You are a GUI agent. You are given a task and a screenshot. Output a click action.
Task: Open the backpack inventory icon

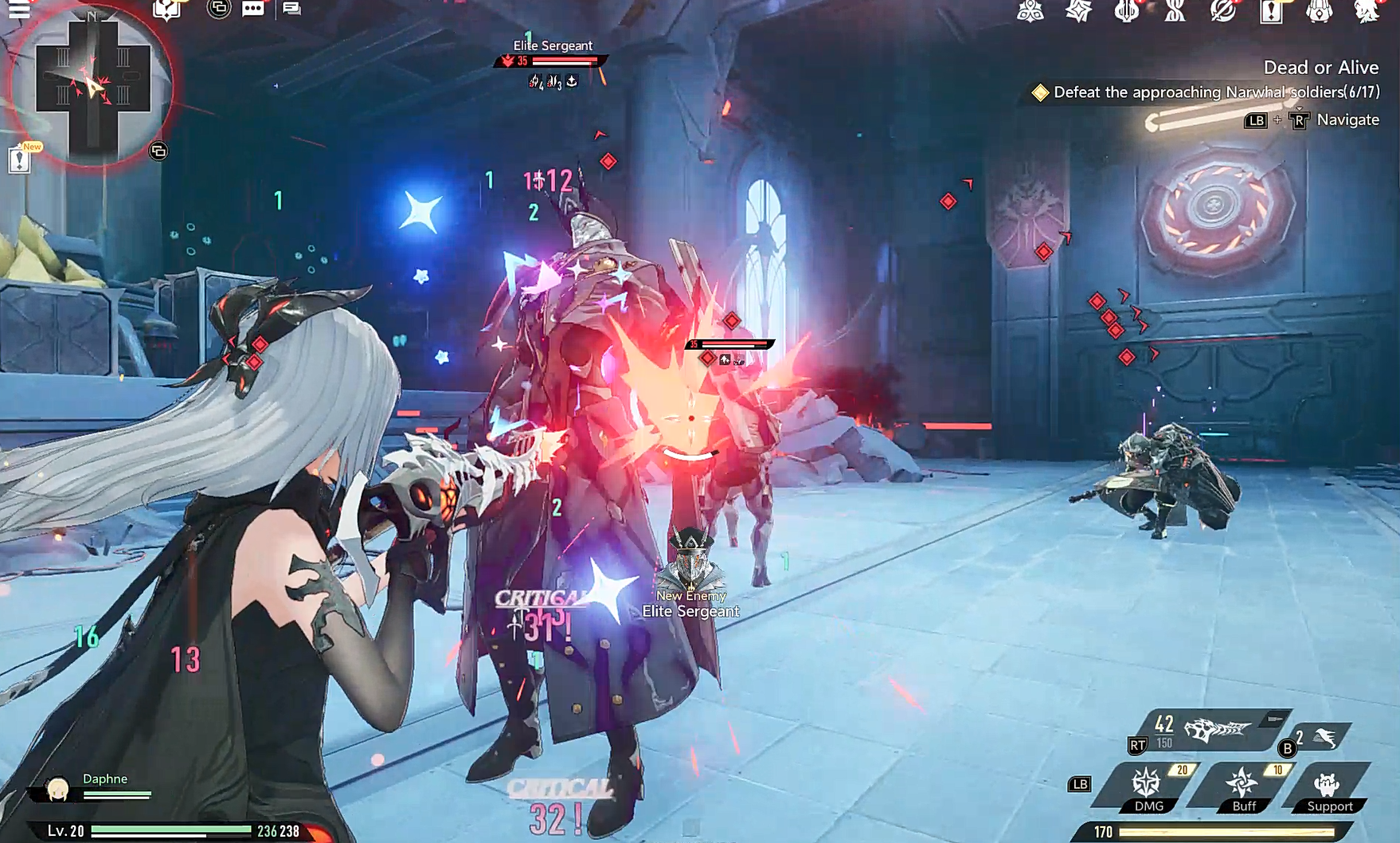point(1319,11)
